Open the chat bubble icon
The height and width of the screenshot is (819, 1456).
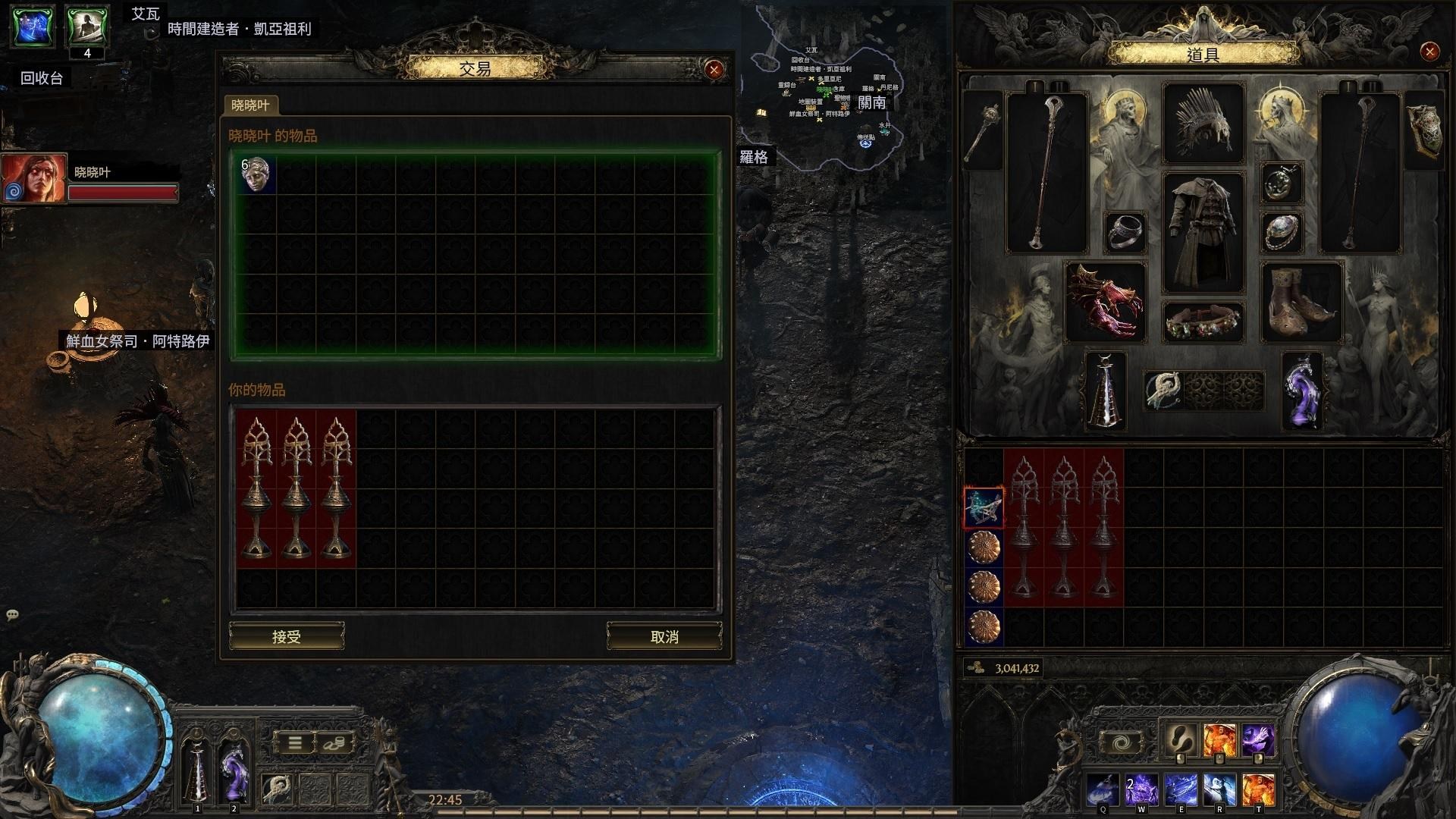tap(12, 614)
